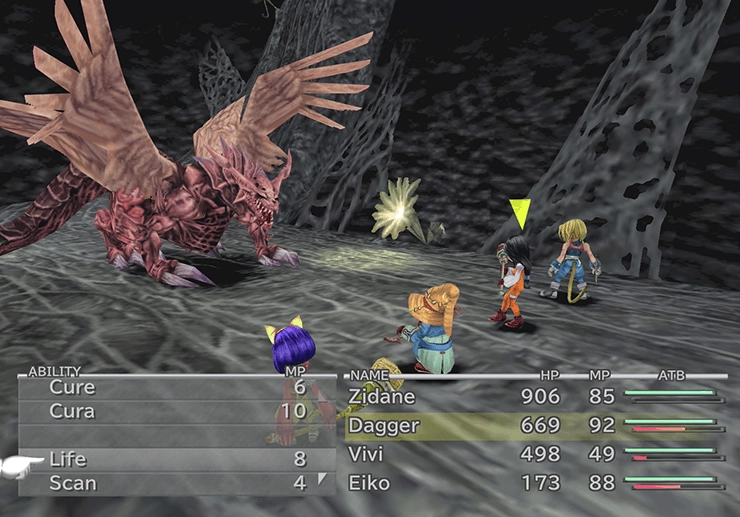Choose Dagger's party row
The image size is (740, 517).
(x=382, y=426)
